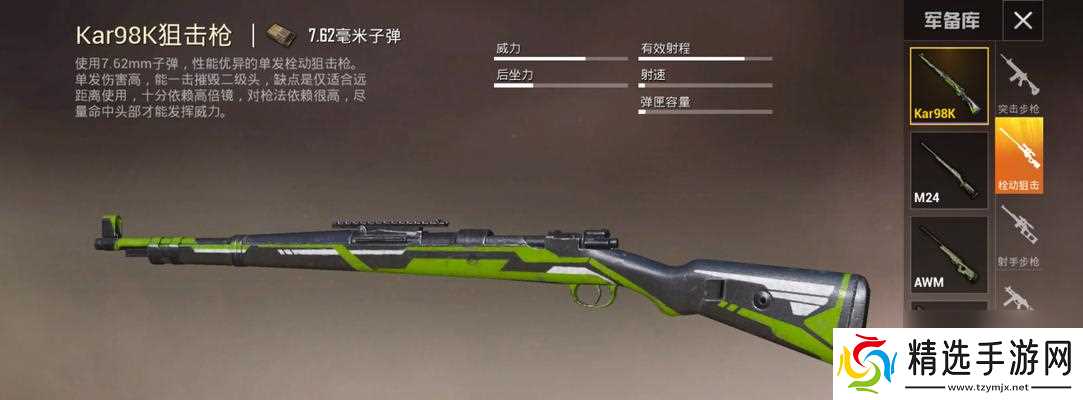Close the armory panel with the X
Viewport: 1083px width, 400px height.
[x=1023, y=20]
